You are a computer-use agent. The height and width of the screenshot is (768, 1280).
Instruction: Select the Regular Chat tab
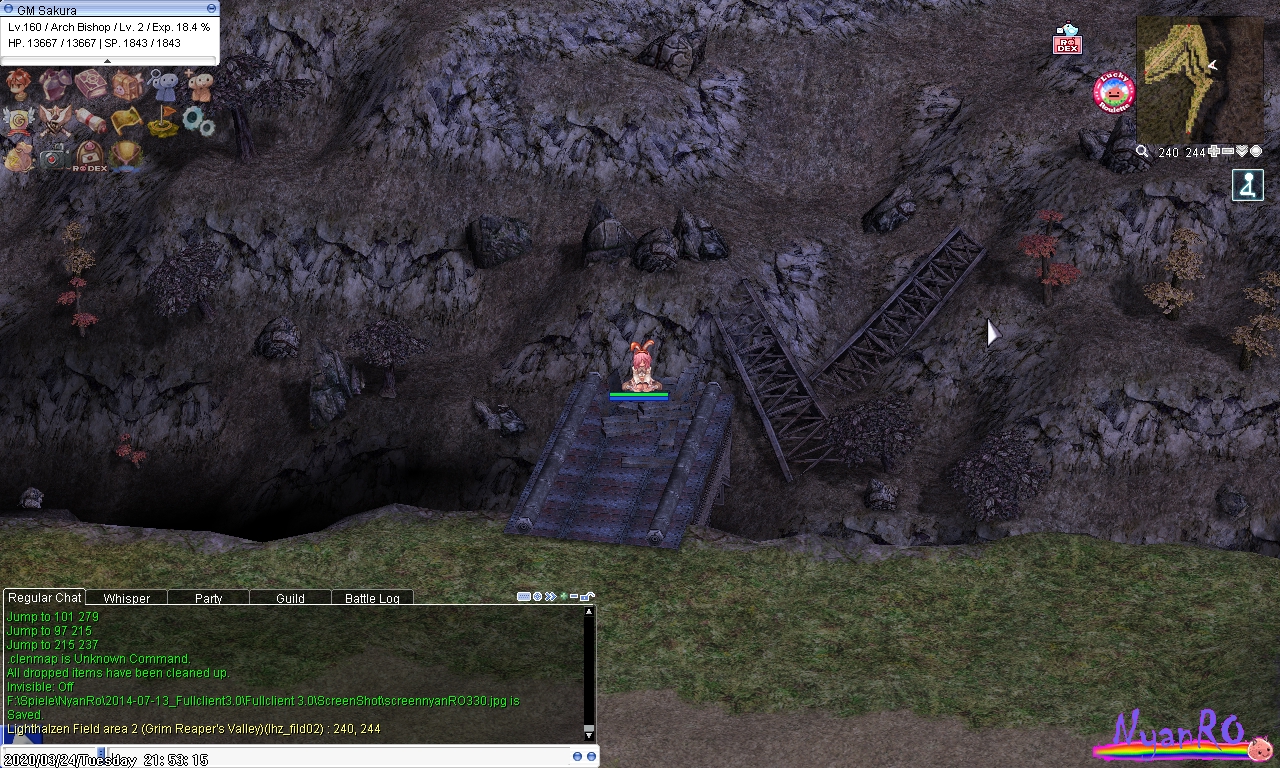click(45, 597)
